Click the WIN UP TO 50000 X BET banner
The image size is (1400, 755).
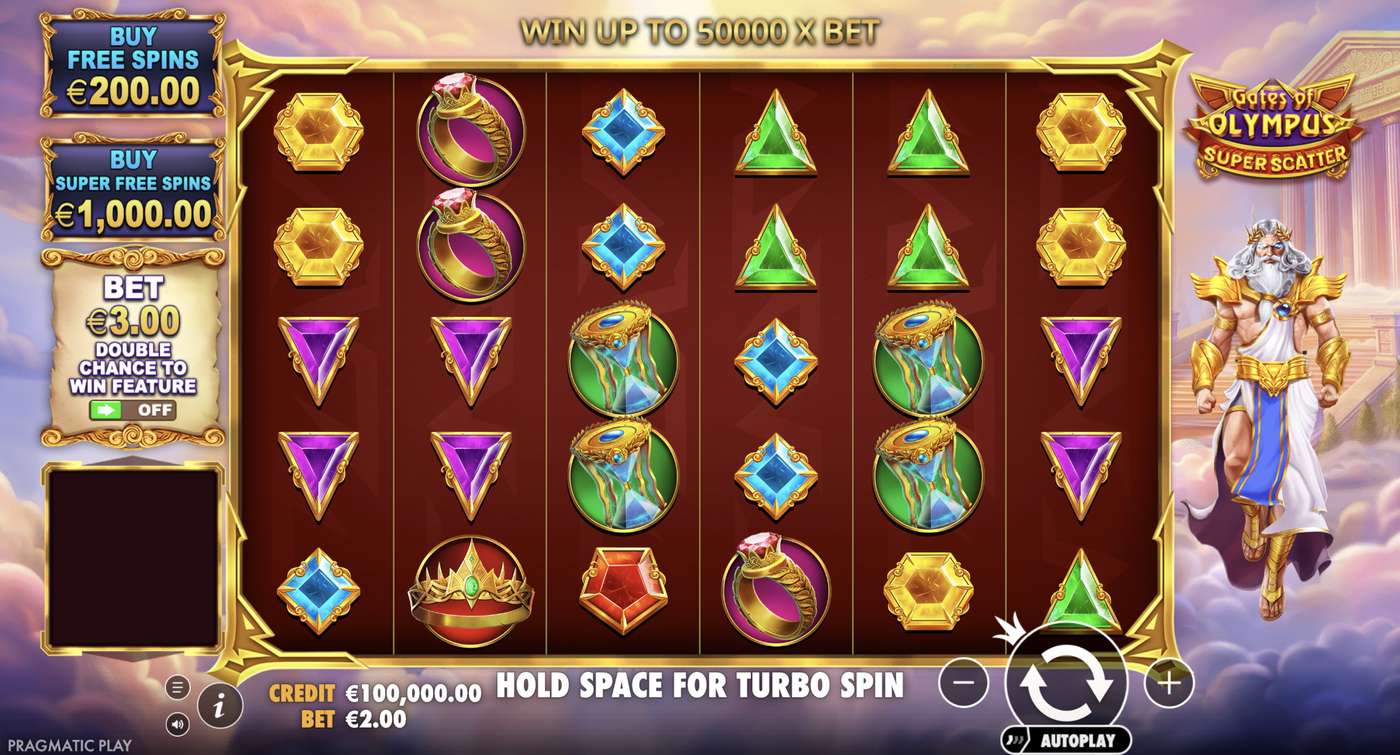(x=700, y=30)
